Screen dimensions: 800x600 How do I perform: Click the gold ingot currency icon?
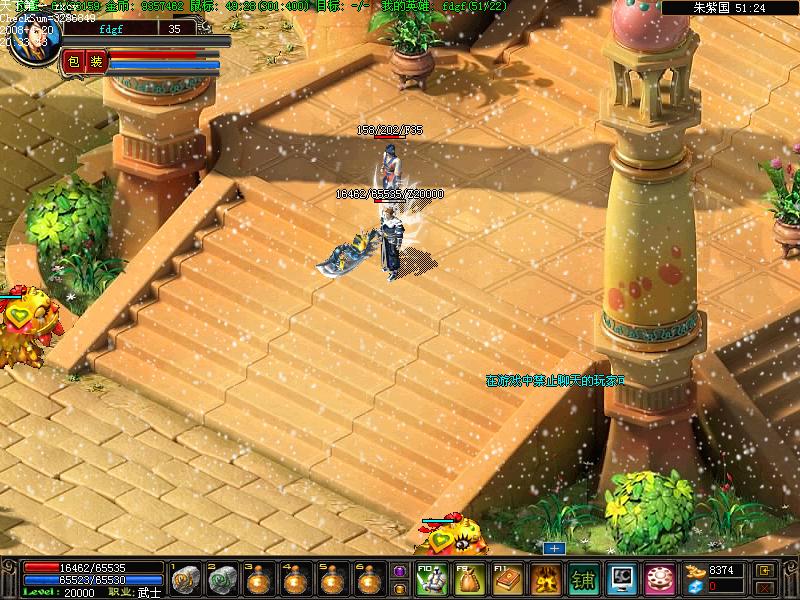tap(695, 571)
